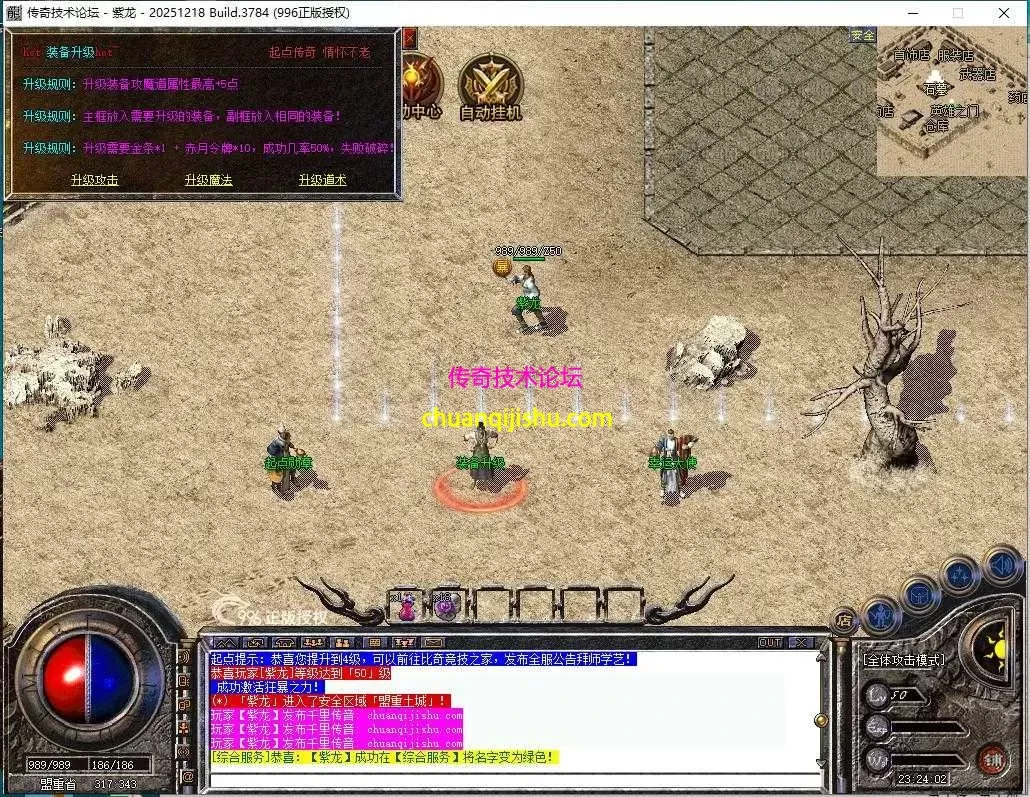Close the 装备升级 dialog with the red X

[x=409, y=38]
